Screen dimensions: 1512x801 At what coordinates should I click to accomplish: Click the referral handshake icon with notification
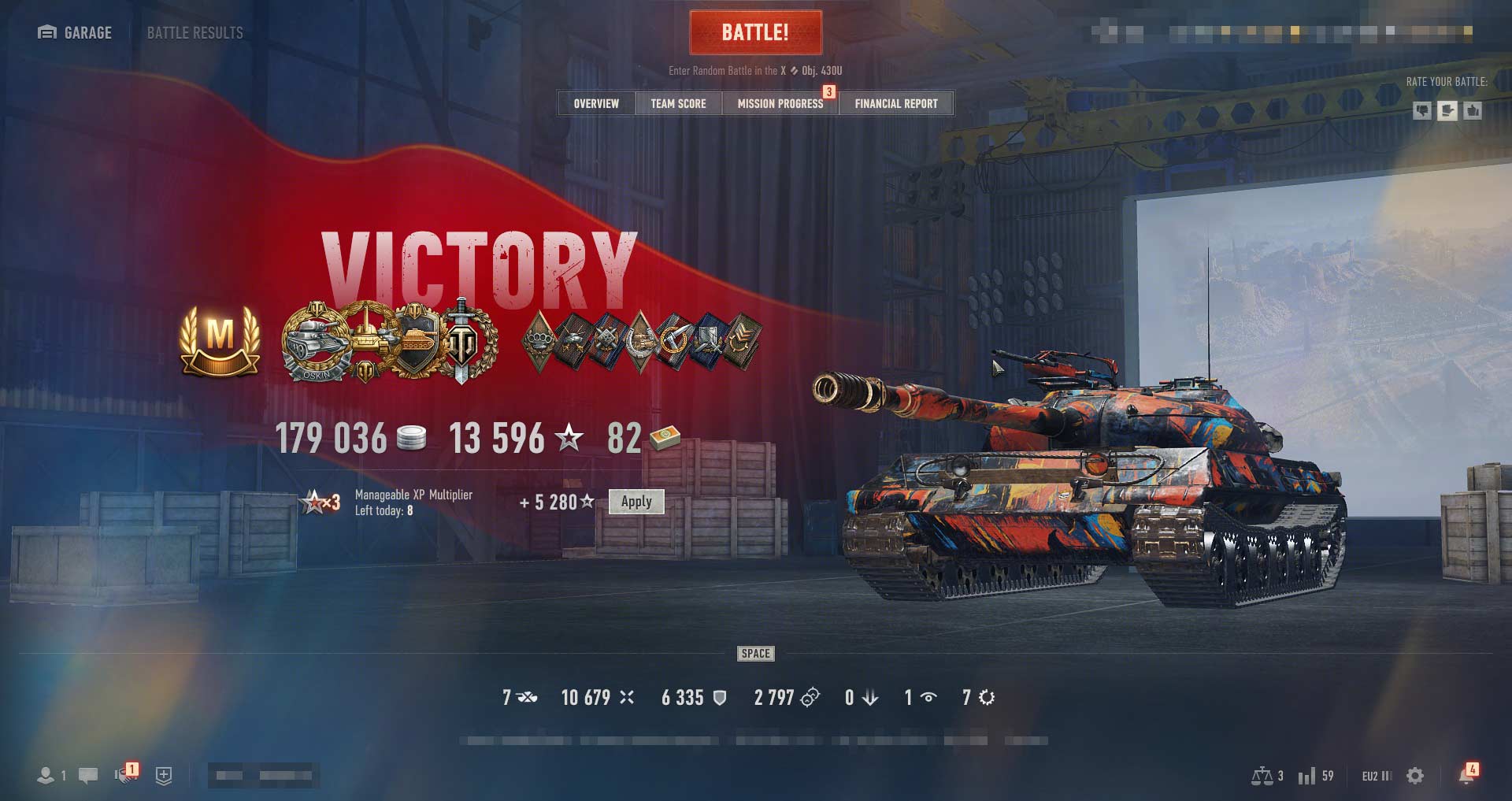124,775
